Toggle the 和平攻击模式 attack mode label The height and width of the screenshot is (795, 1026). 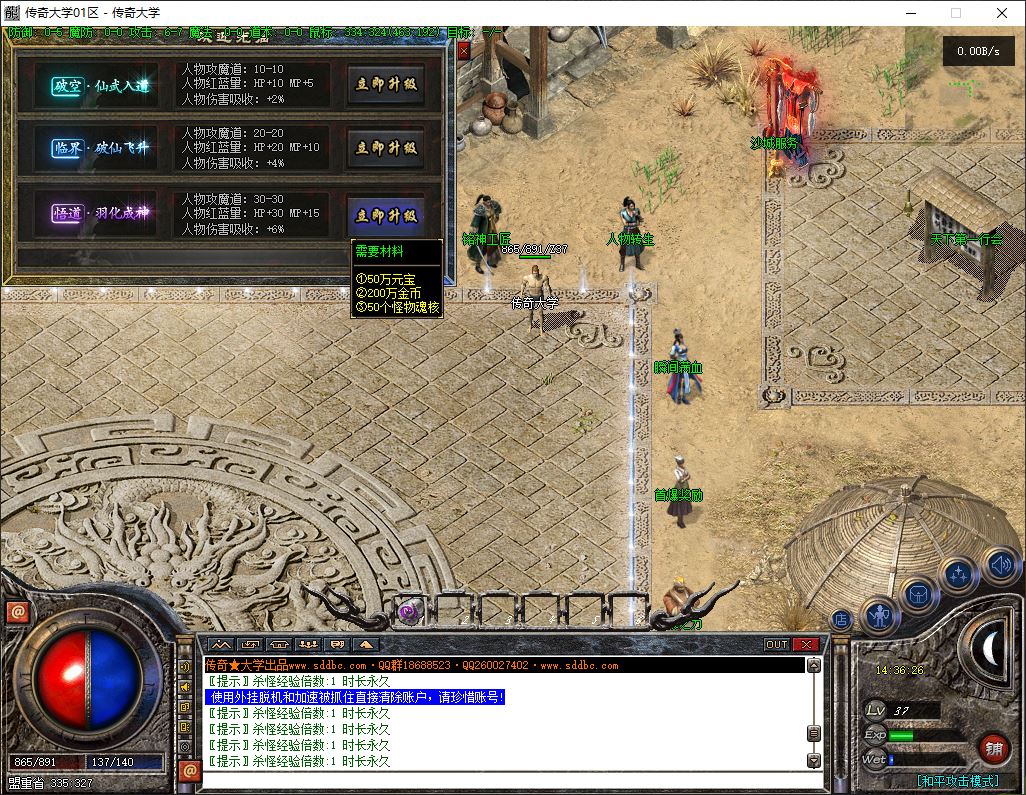click(x=957, y=781)
